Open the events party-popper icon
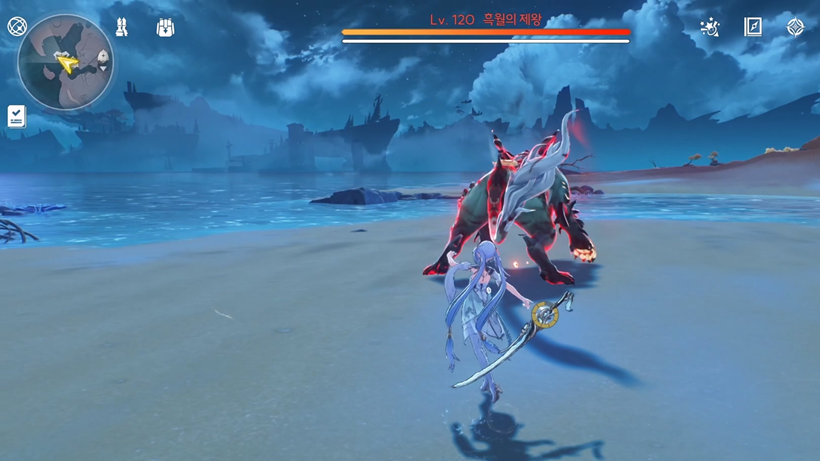This screenshot has width=820, height=461. (x=710, y=27)
